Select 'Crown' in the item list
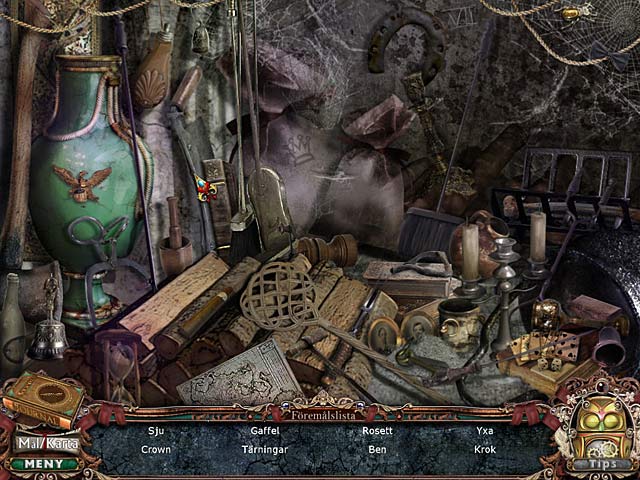Viewport: 640px width, 480px height. click(155, 450)
